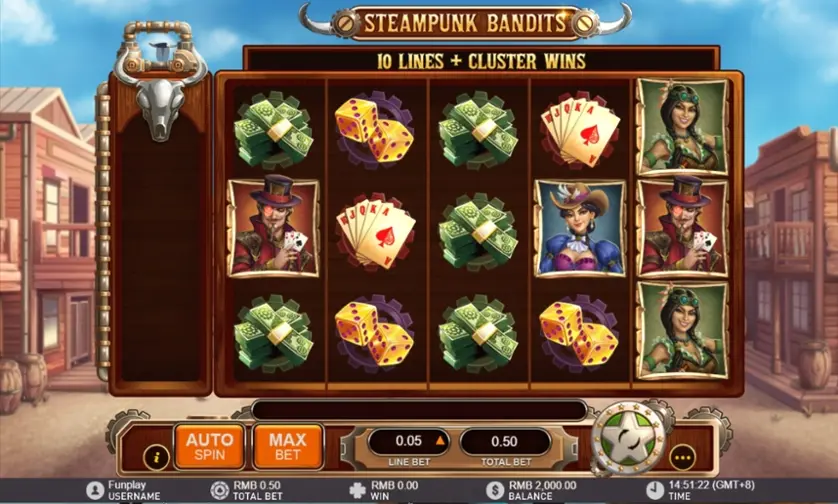Start Auto Spin mode
Viewport: 838px width, 504px height.
pos(209,446)
